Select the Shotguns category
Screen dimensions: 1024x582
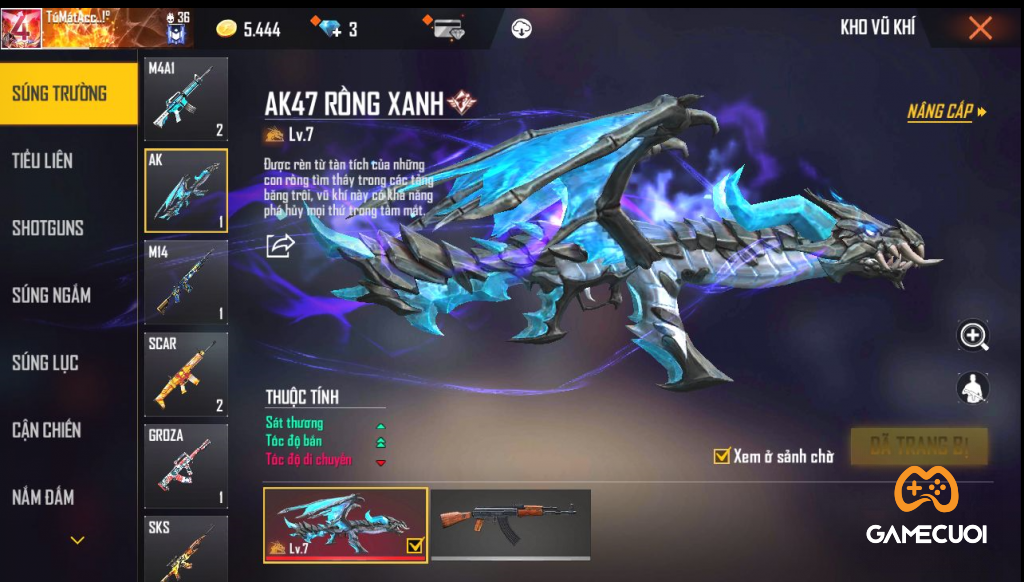(x=48, y=228)
